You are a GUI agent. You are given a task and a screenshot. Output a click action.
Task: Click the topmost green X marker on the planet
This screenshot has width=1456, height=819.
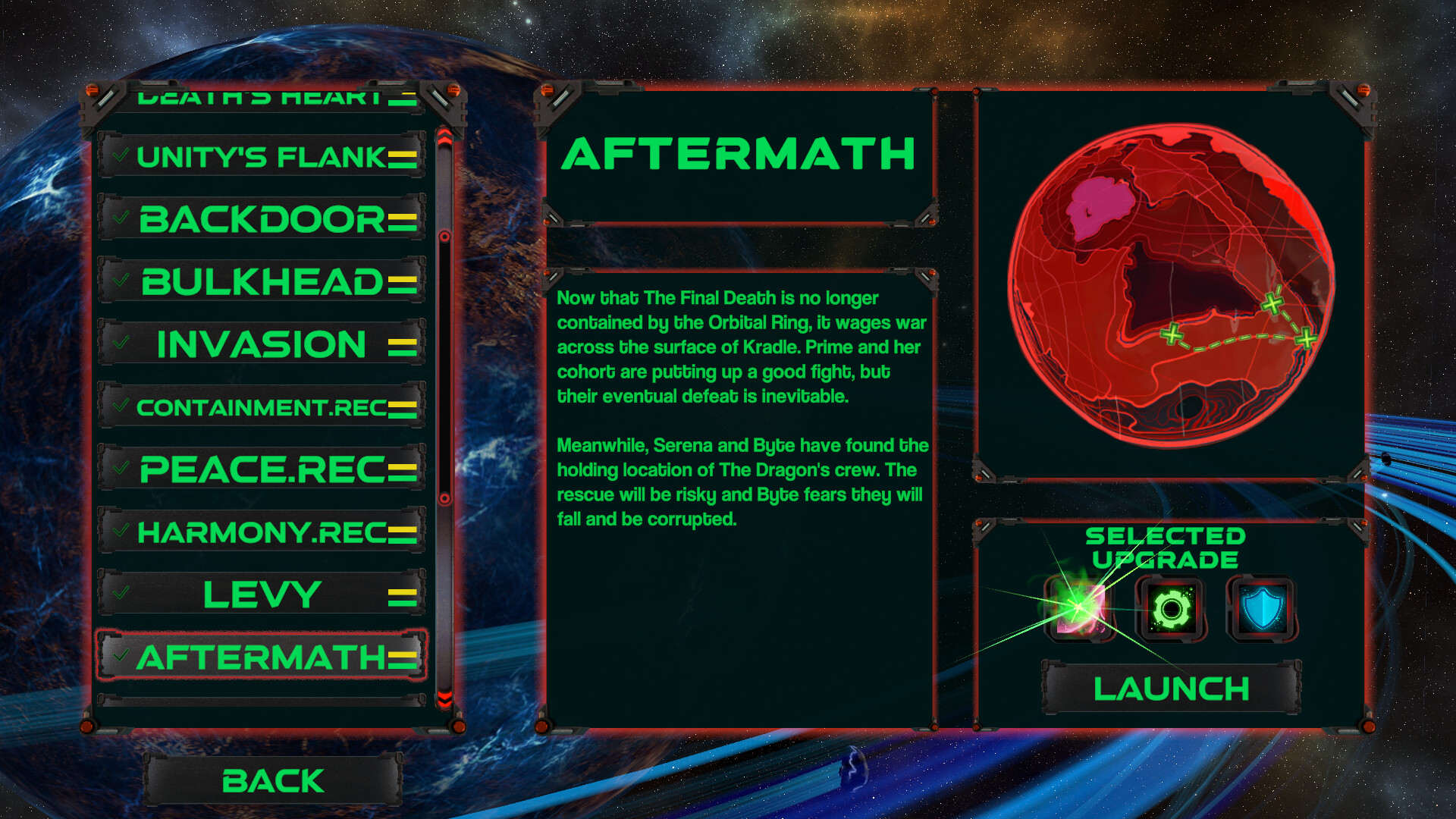(x=1272, y=302)
